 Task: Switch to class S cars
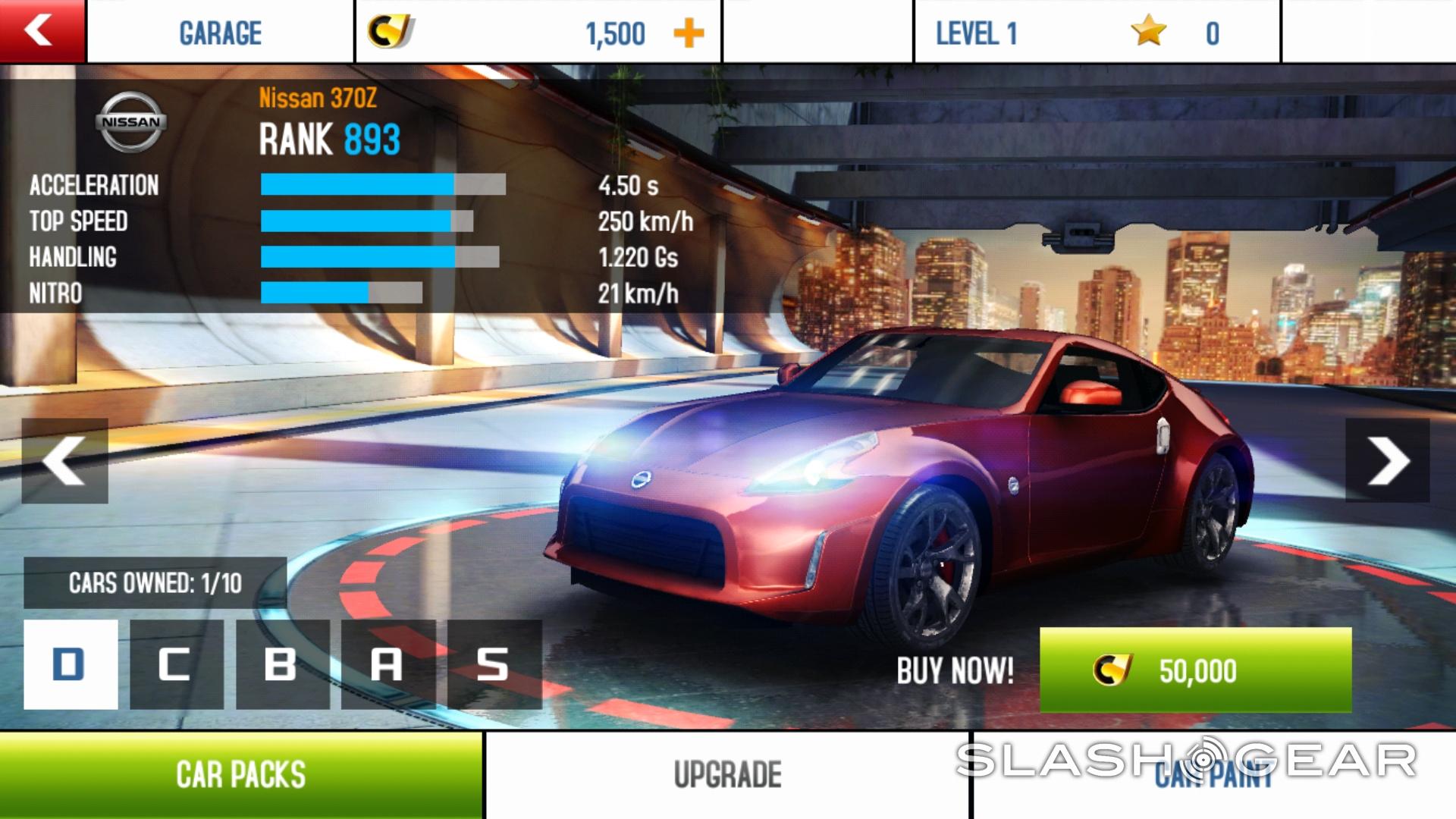tap(494, 664)
